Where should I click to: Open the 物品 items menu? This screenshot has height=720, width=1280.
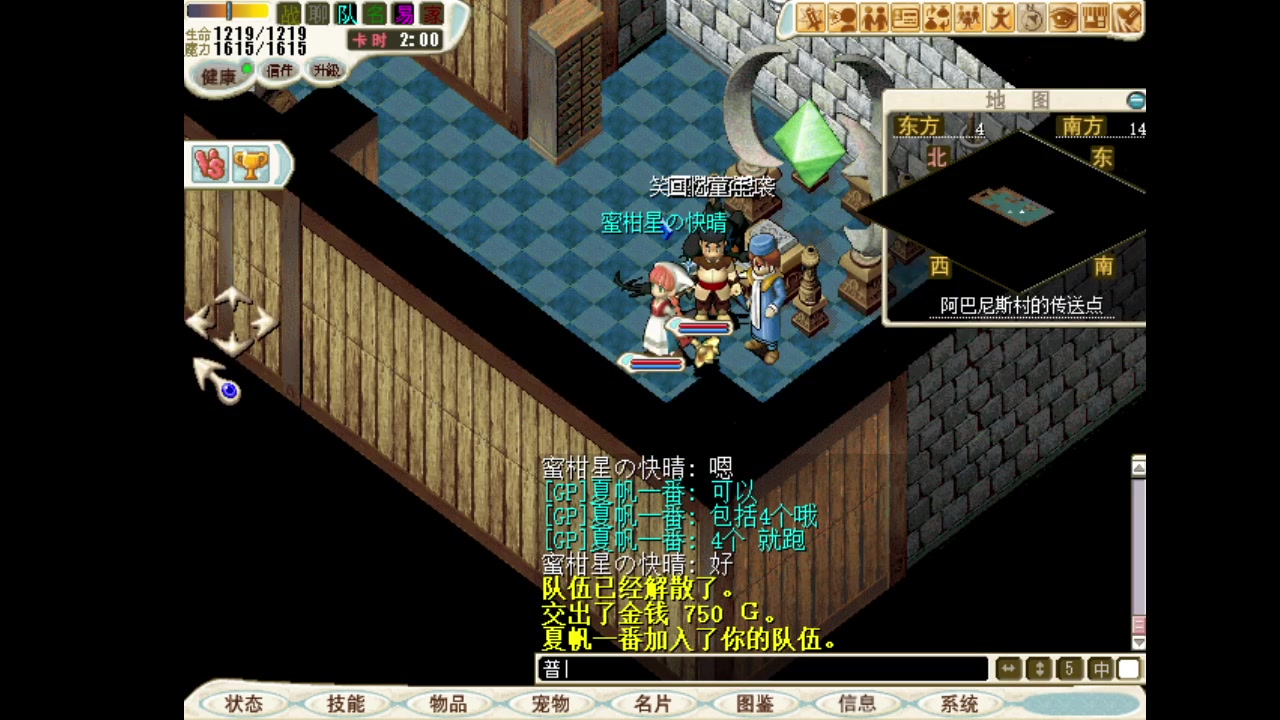tap(447, 704)
